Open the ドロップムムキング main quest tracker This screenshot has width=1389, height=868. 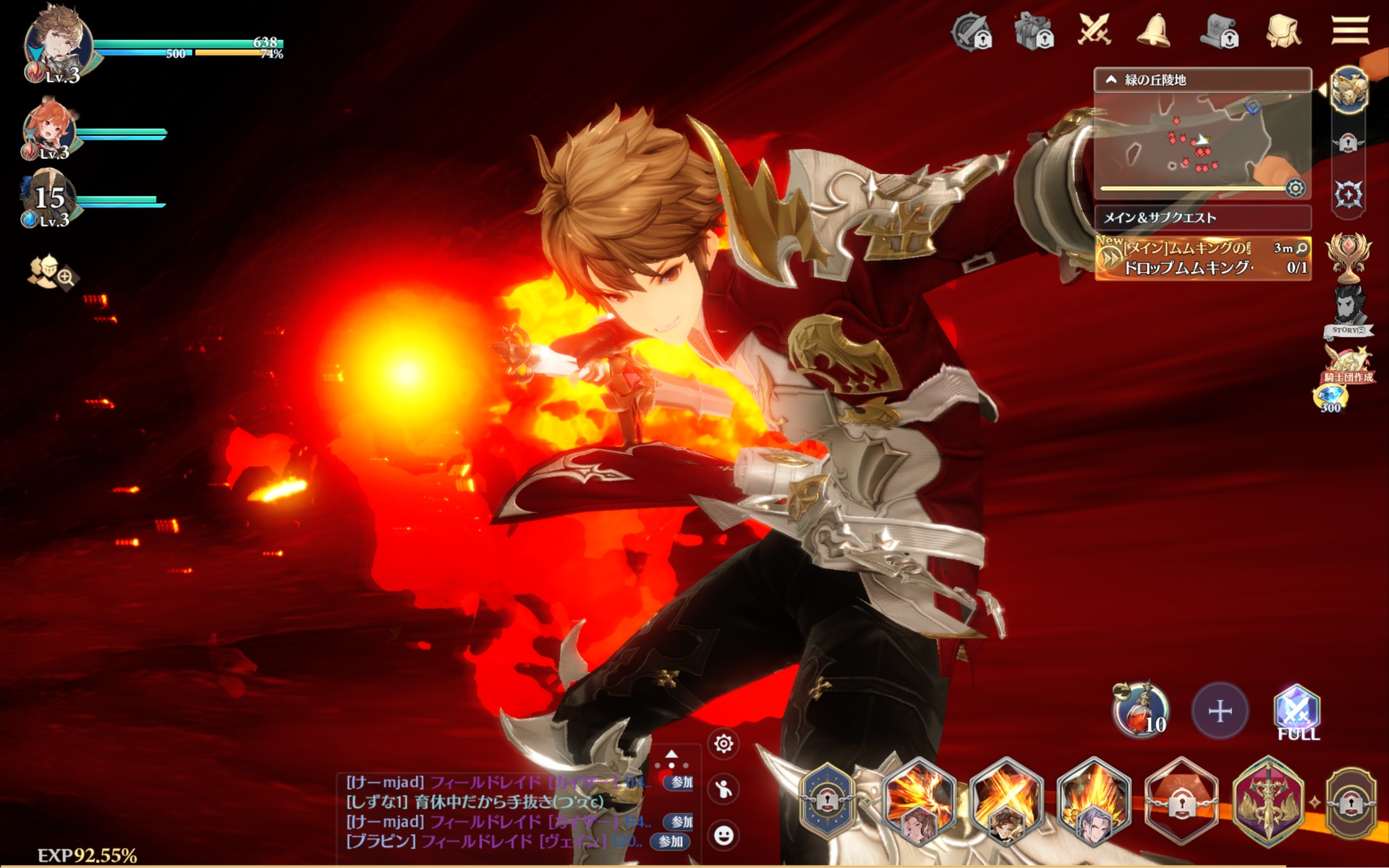1202,258
